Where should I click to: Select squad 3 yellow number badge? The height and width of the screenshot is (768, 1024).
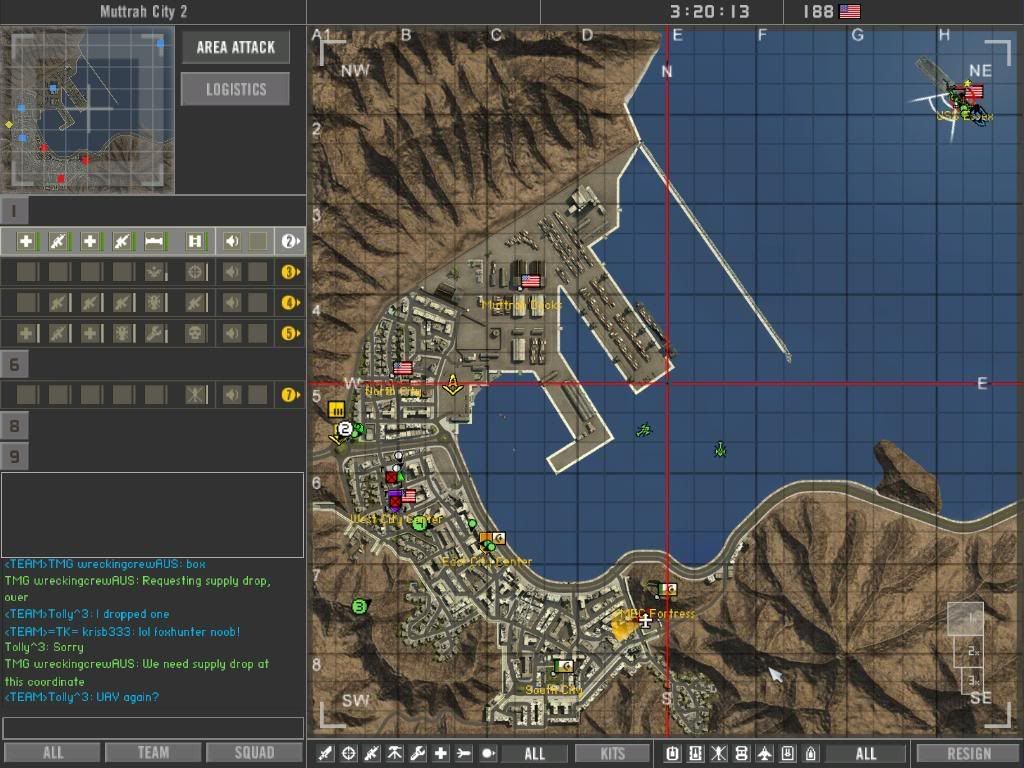(x=290, y=272)
